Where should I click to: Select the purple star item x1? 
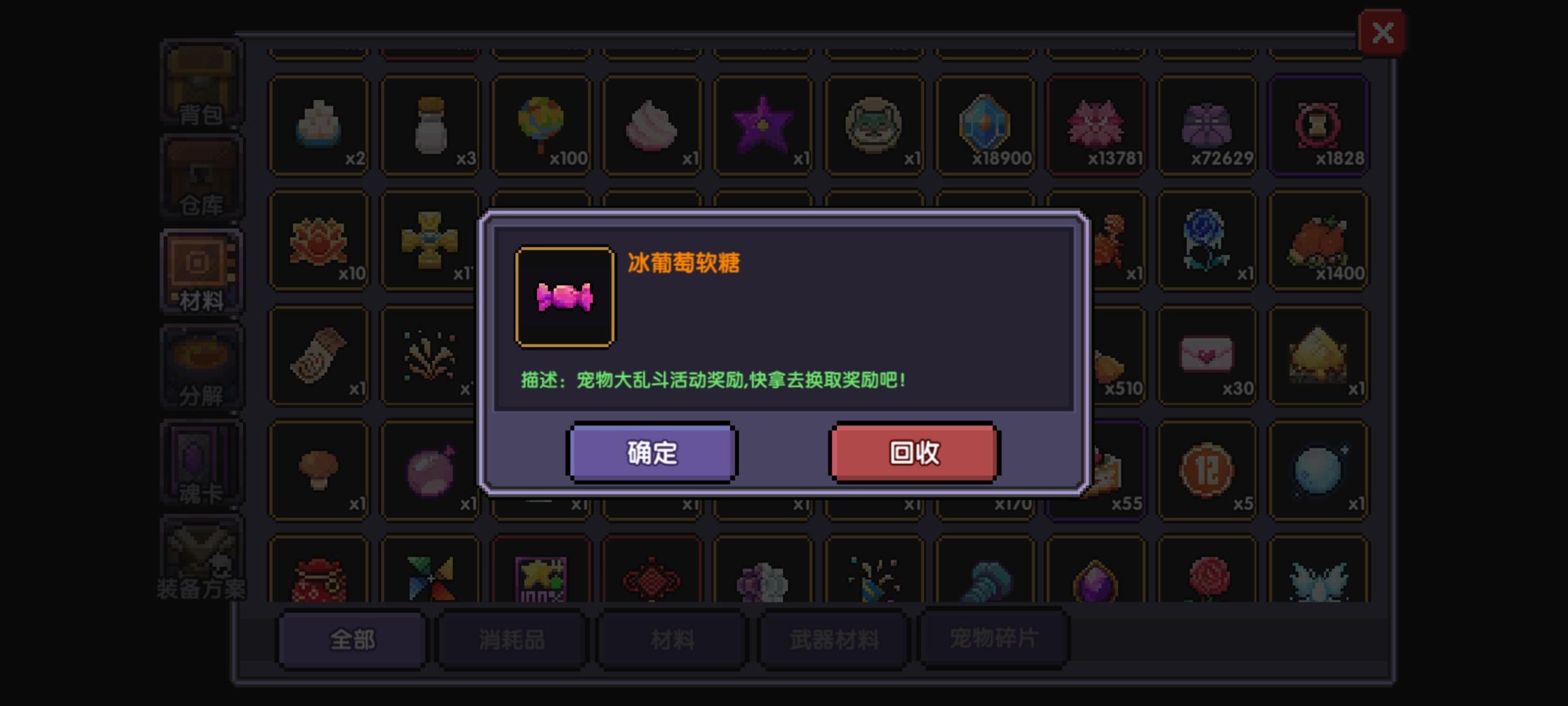[x=763, y=124]
